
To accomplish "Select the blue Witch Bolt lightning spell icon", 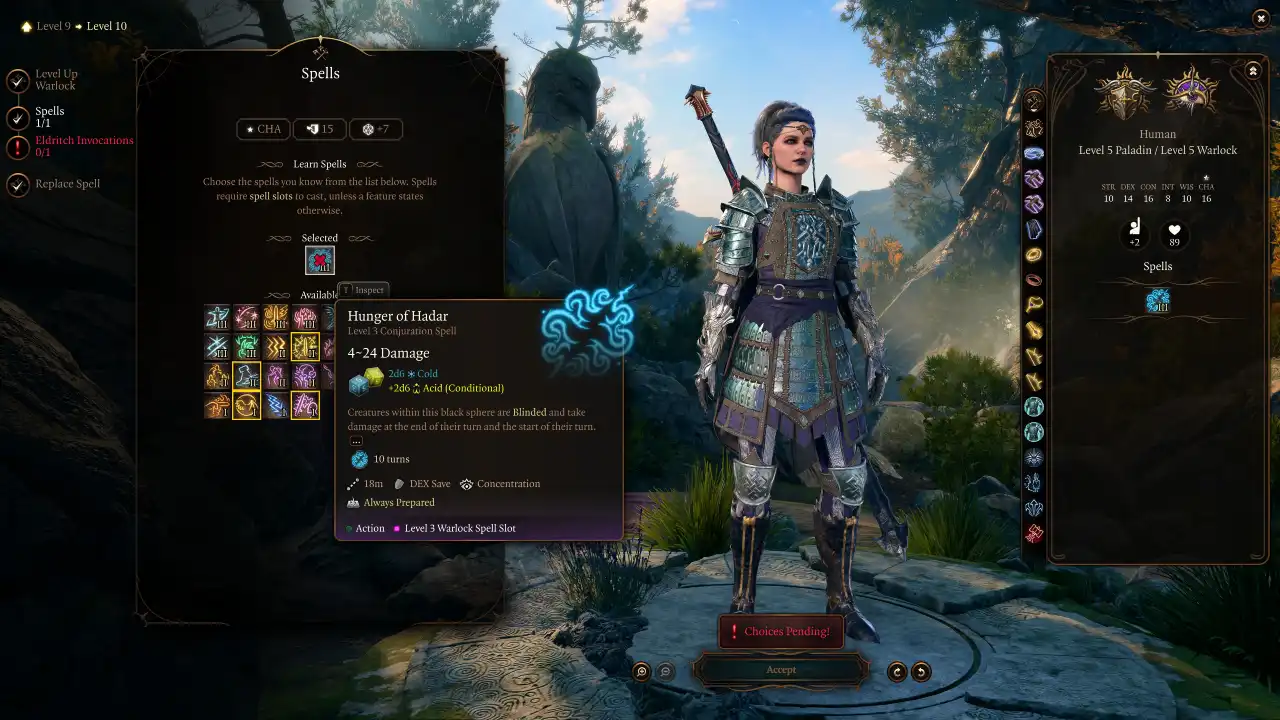I will tap(277, 404).
